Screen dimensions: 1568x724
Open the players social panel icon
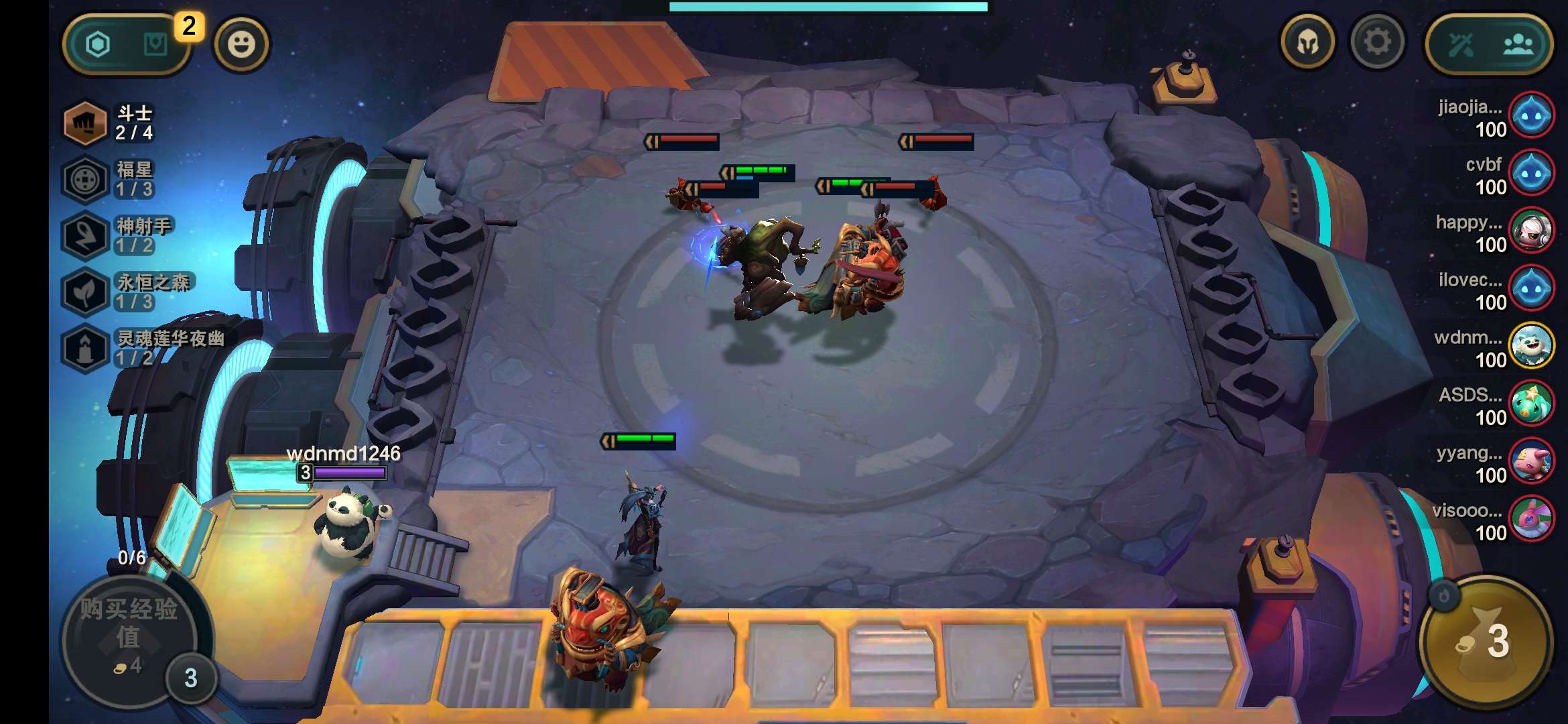tap(1520, 43)
